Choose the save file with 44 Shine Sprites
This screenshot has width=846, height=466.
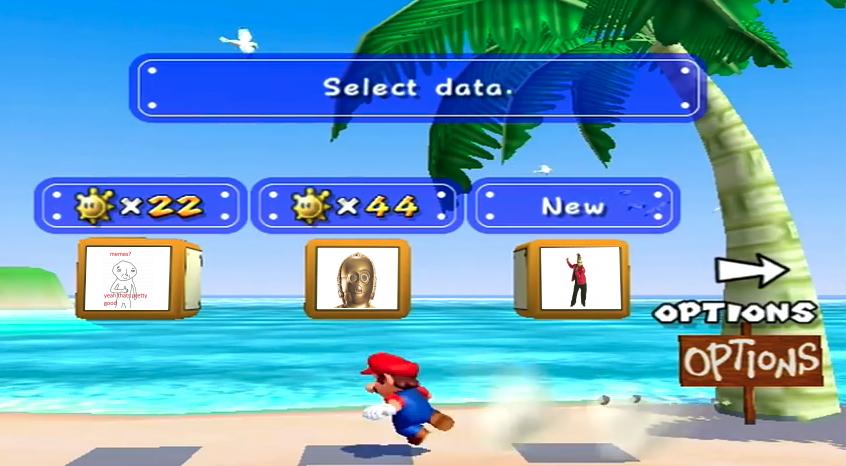tap(355, 206)
